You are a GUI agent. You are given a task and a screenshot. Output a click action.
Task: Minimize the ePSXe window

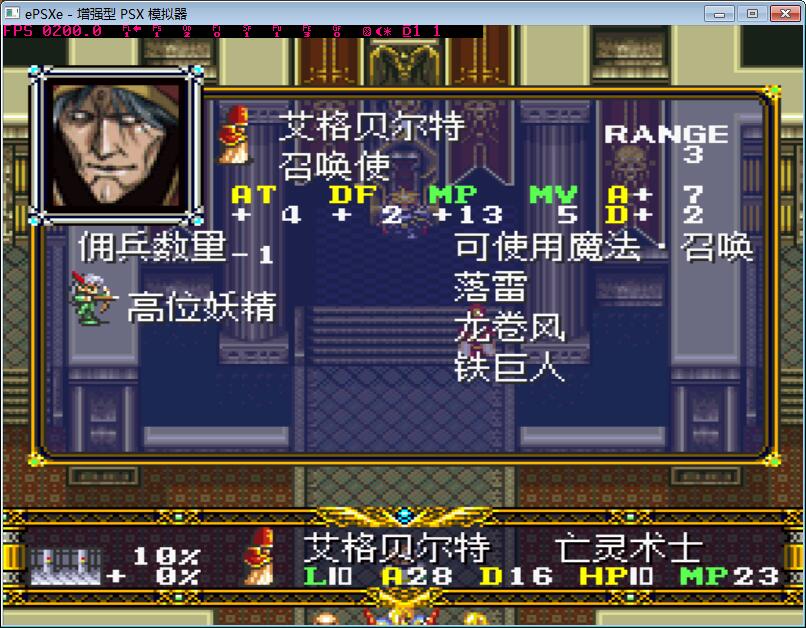coord(720,13)
